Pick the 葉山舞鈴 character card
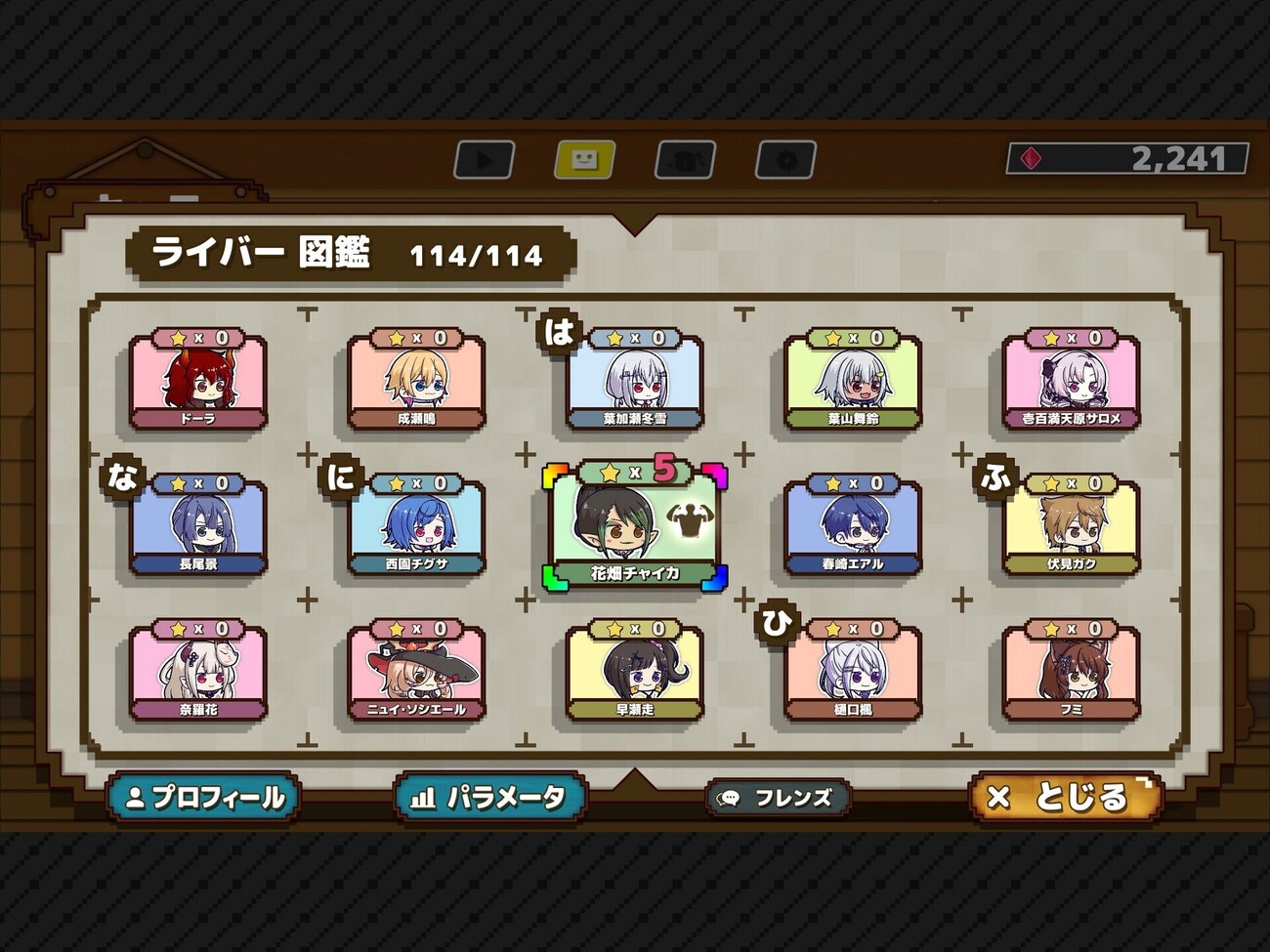Screen dimensions: 1270x952 [853, 383]
